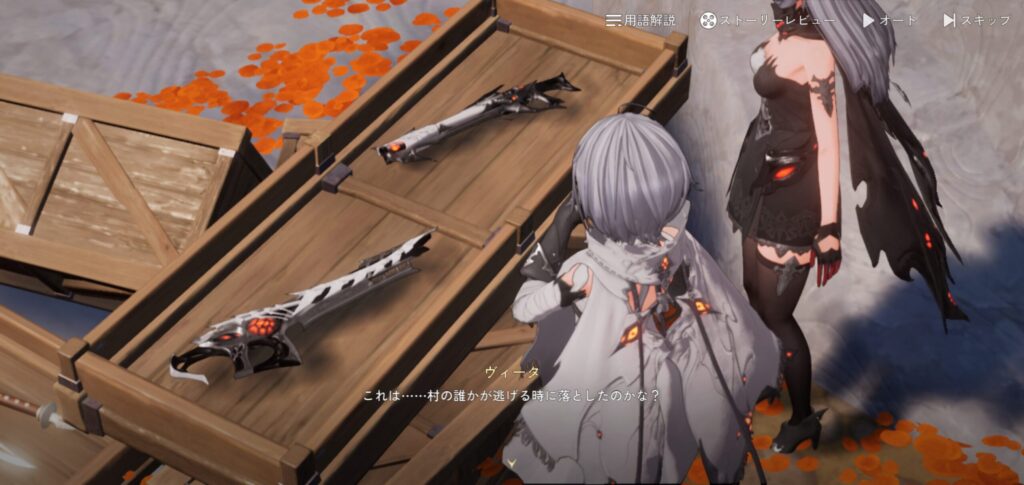Toggle オート auto-play mode

coord(889,20)
